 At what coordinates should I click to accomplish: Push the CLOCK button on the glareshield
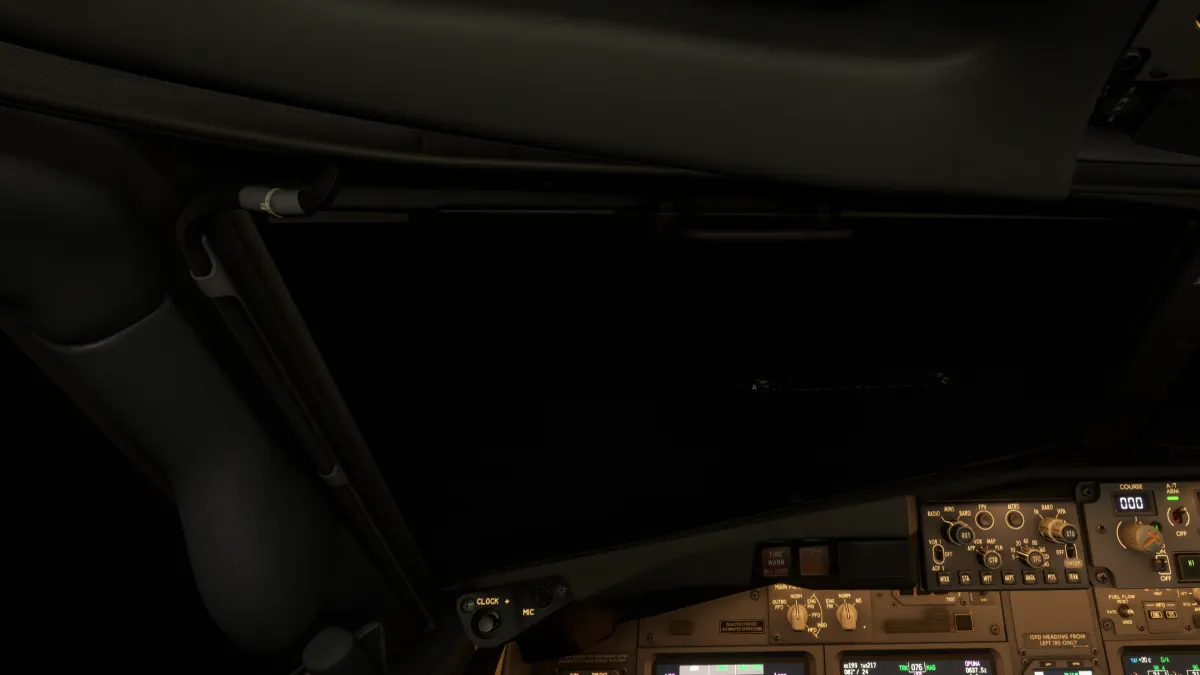(487, 623)
